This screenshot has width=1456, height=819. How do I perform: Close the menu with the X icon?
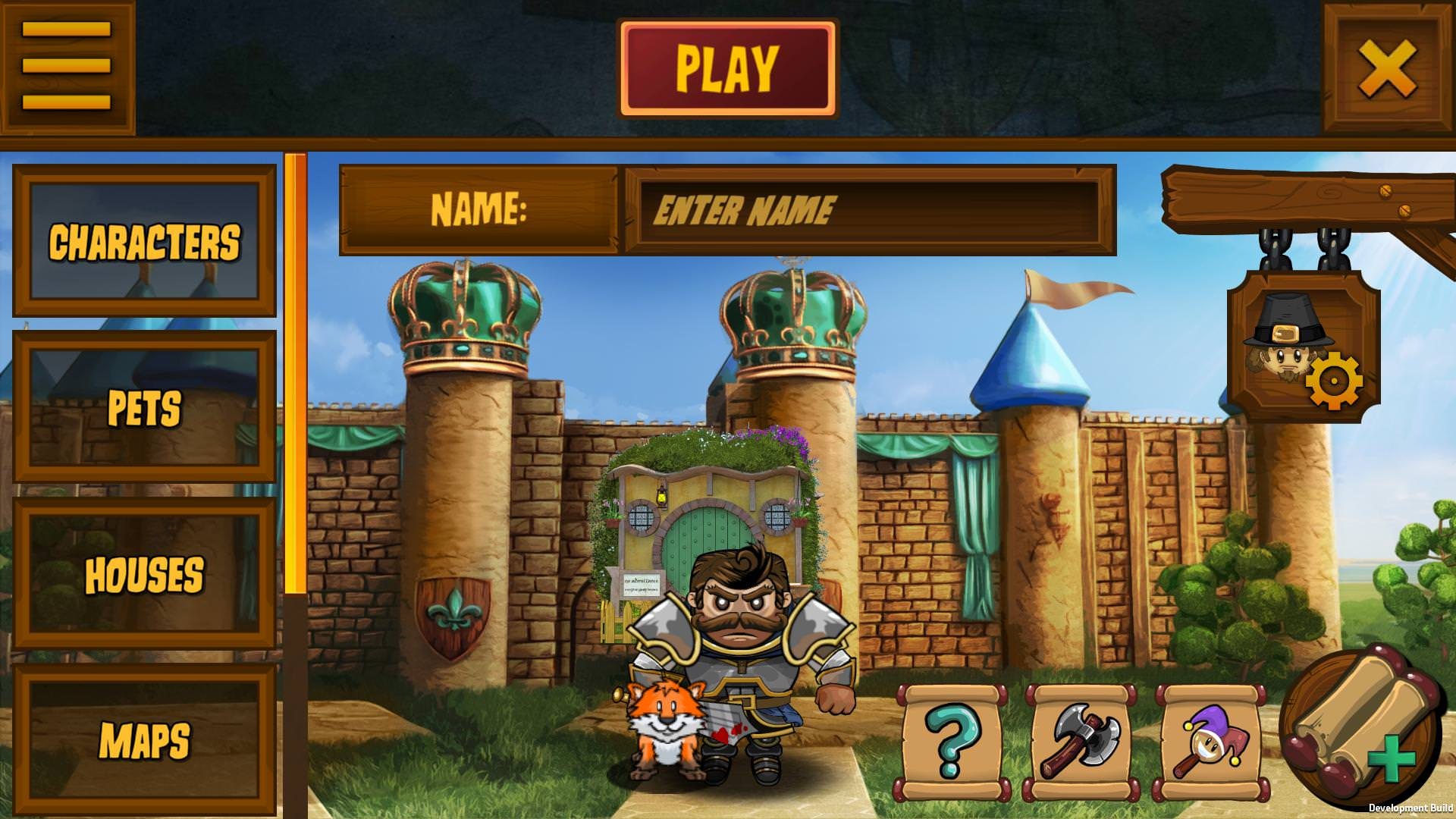click(x=1388, y=67)
